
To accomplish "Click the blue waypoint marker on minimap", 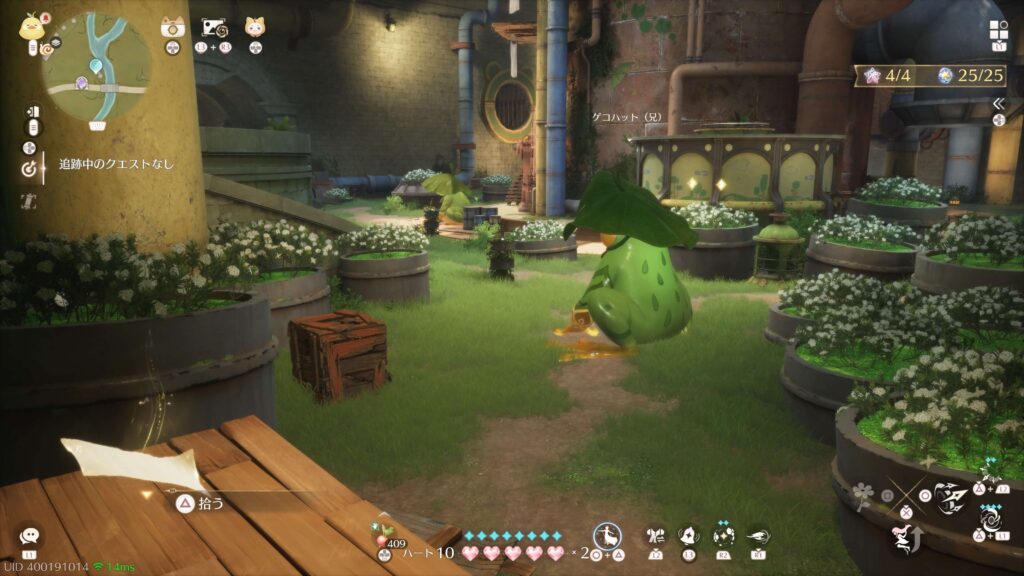I will click(96, 66).
